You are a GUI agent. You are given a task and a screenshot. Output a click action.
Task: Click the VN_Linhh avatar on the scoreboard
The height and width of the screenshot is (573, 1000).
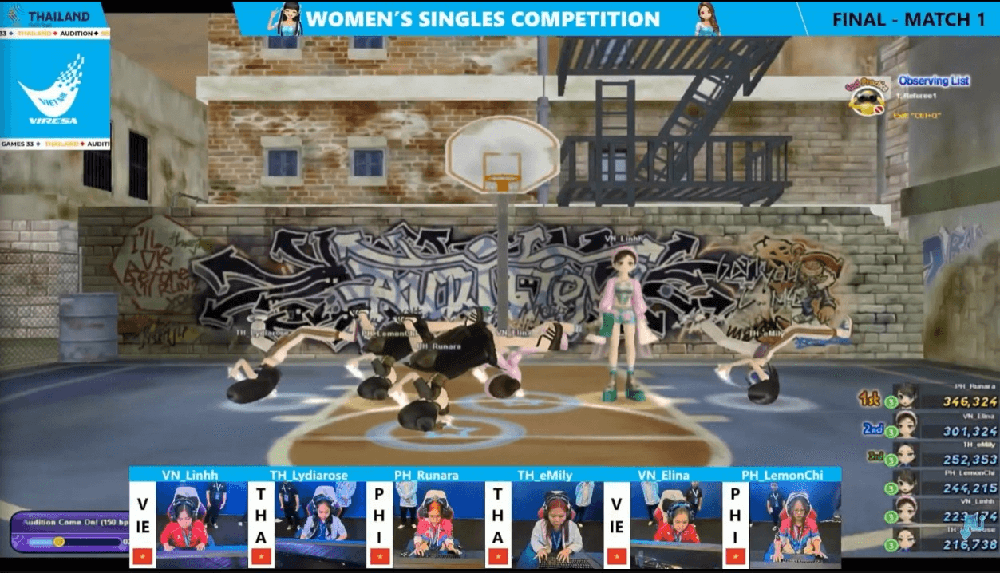(x=906, y=510)
